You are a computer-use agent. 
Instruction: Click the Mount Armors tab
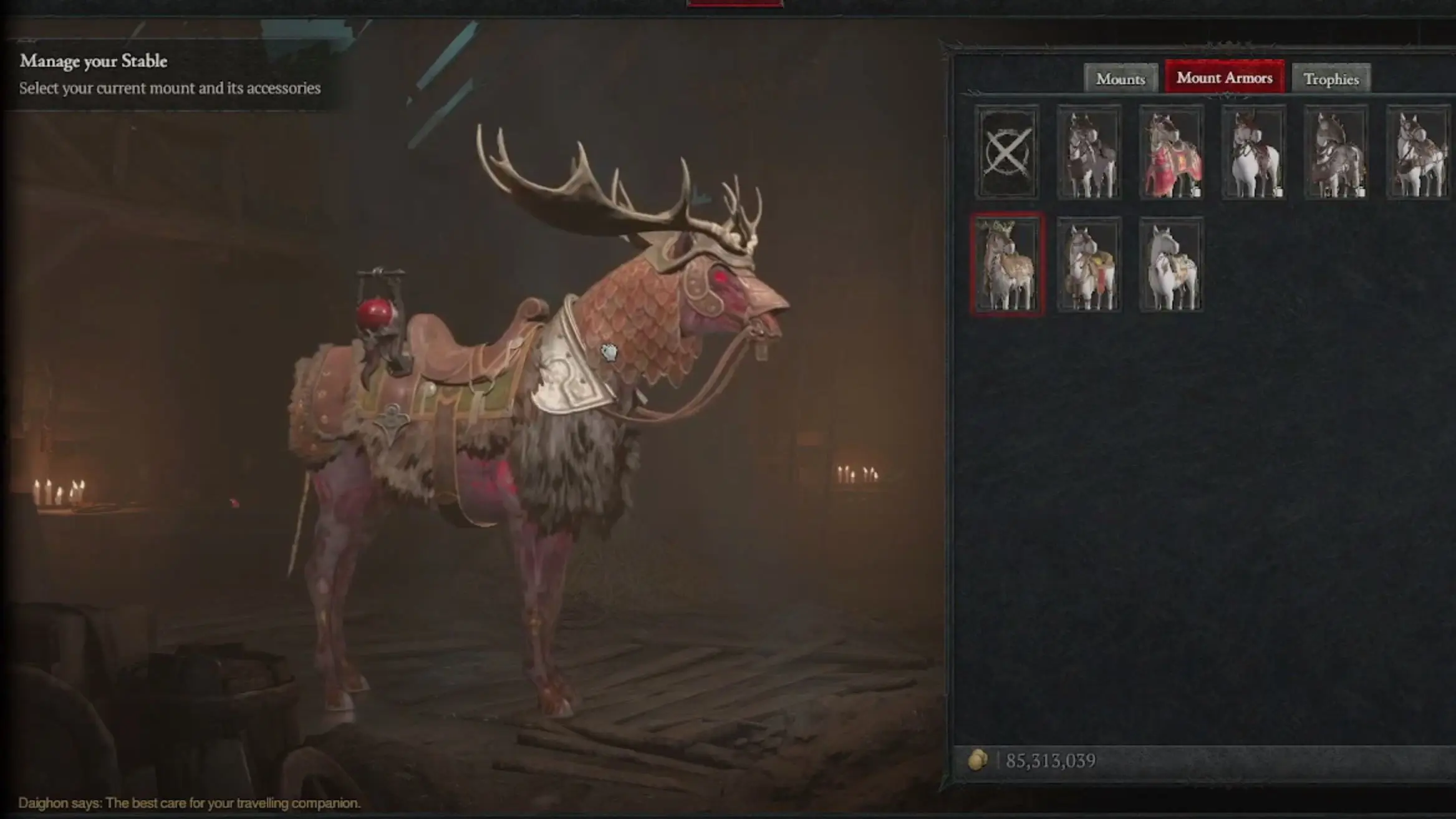pos(1224,79)
